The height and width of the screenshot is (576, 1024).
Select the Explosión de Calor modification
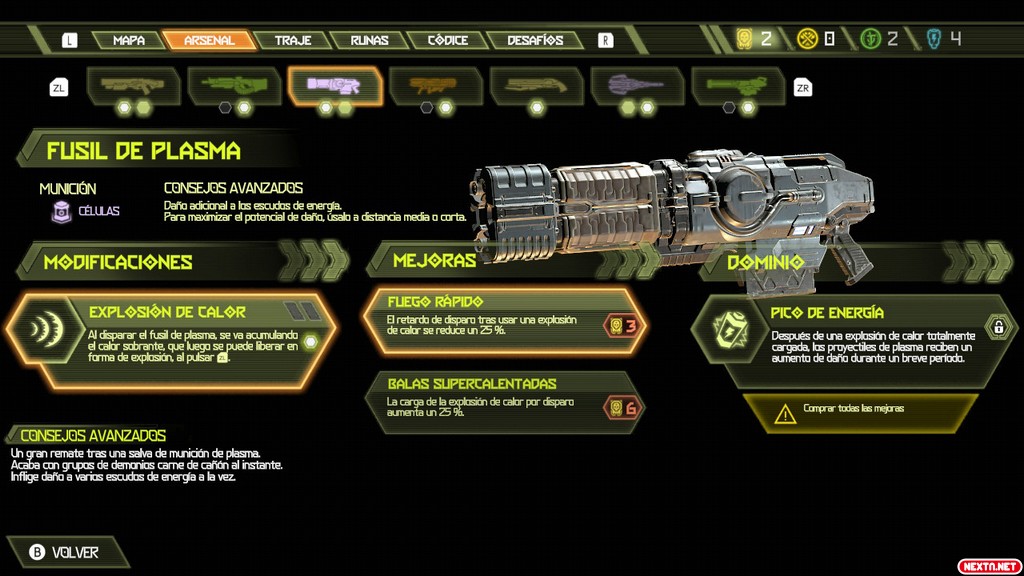(170, 338)
